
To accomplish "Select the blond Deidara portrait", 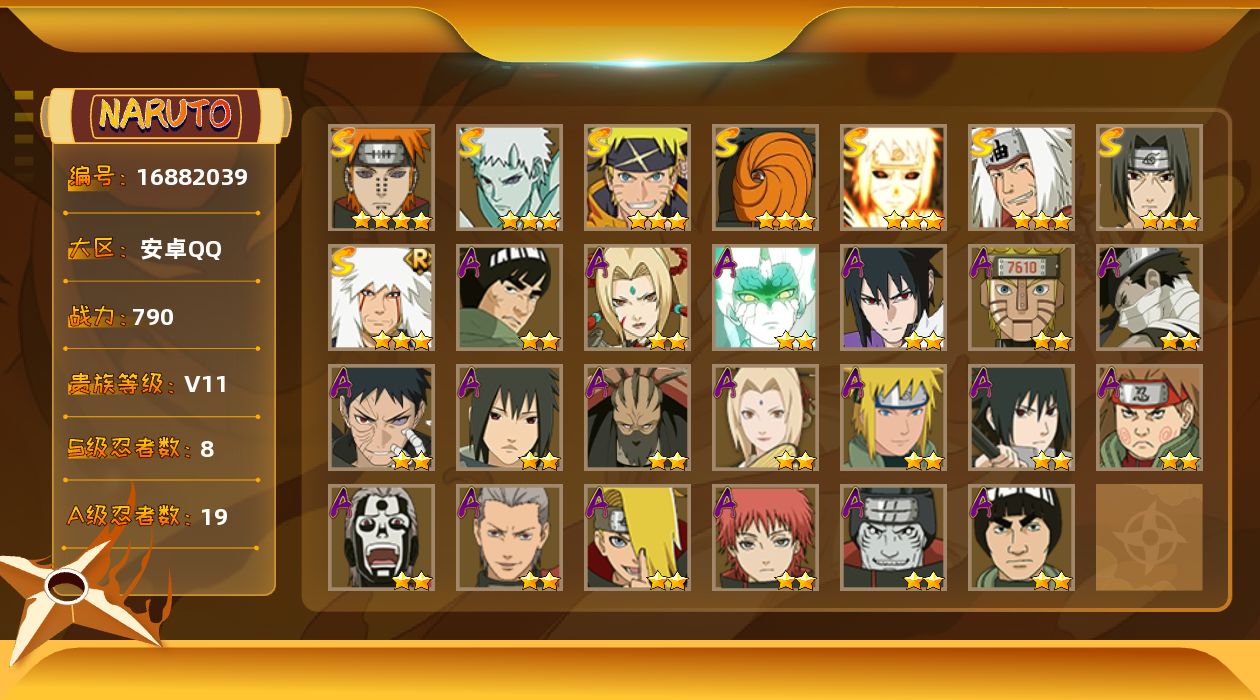I will tap(637, 537).
